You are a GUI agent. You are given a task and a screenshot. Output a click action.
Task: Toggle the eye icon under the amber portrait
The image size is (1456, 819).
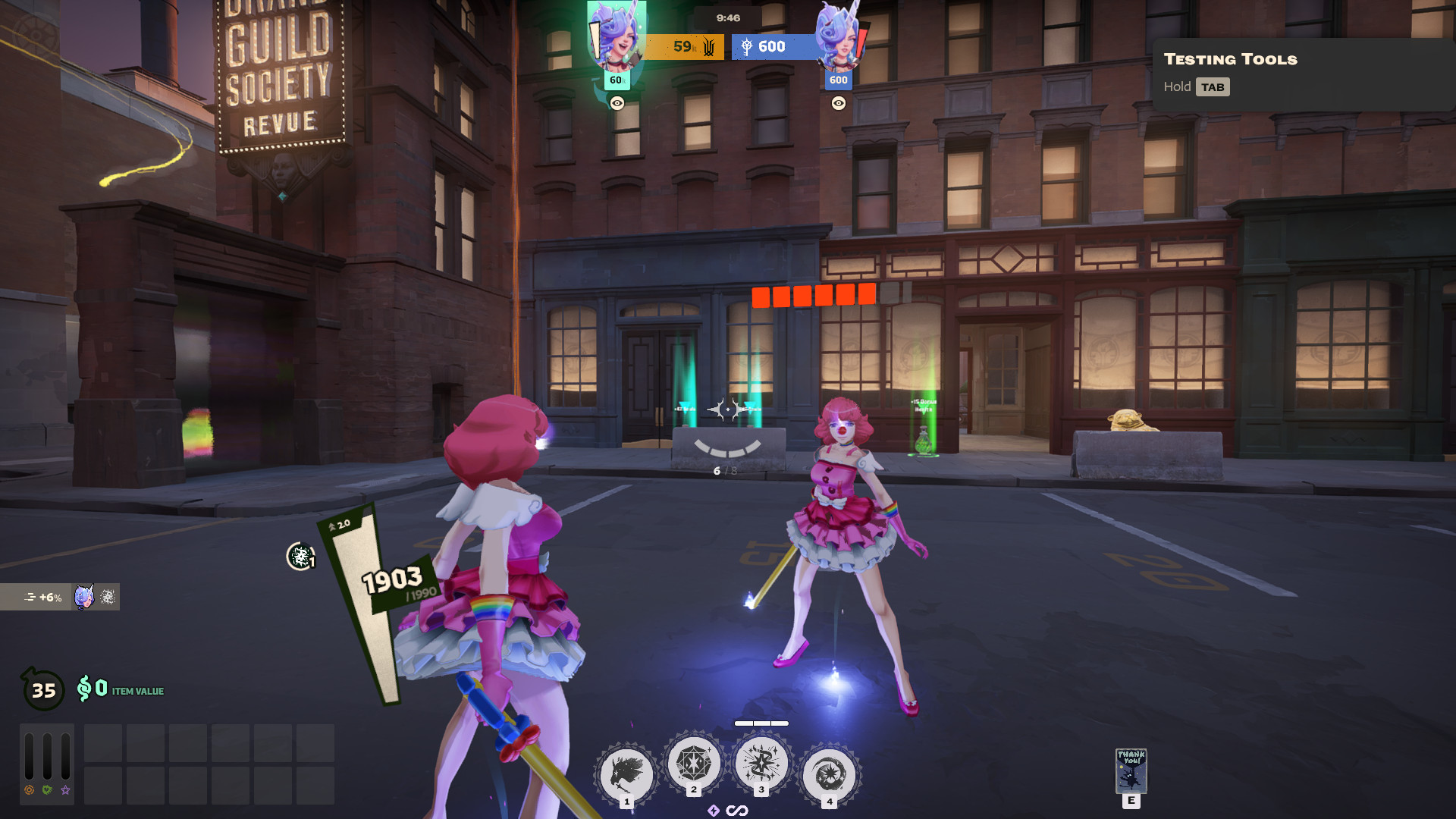[617, 103]
